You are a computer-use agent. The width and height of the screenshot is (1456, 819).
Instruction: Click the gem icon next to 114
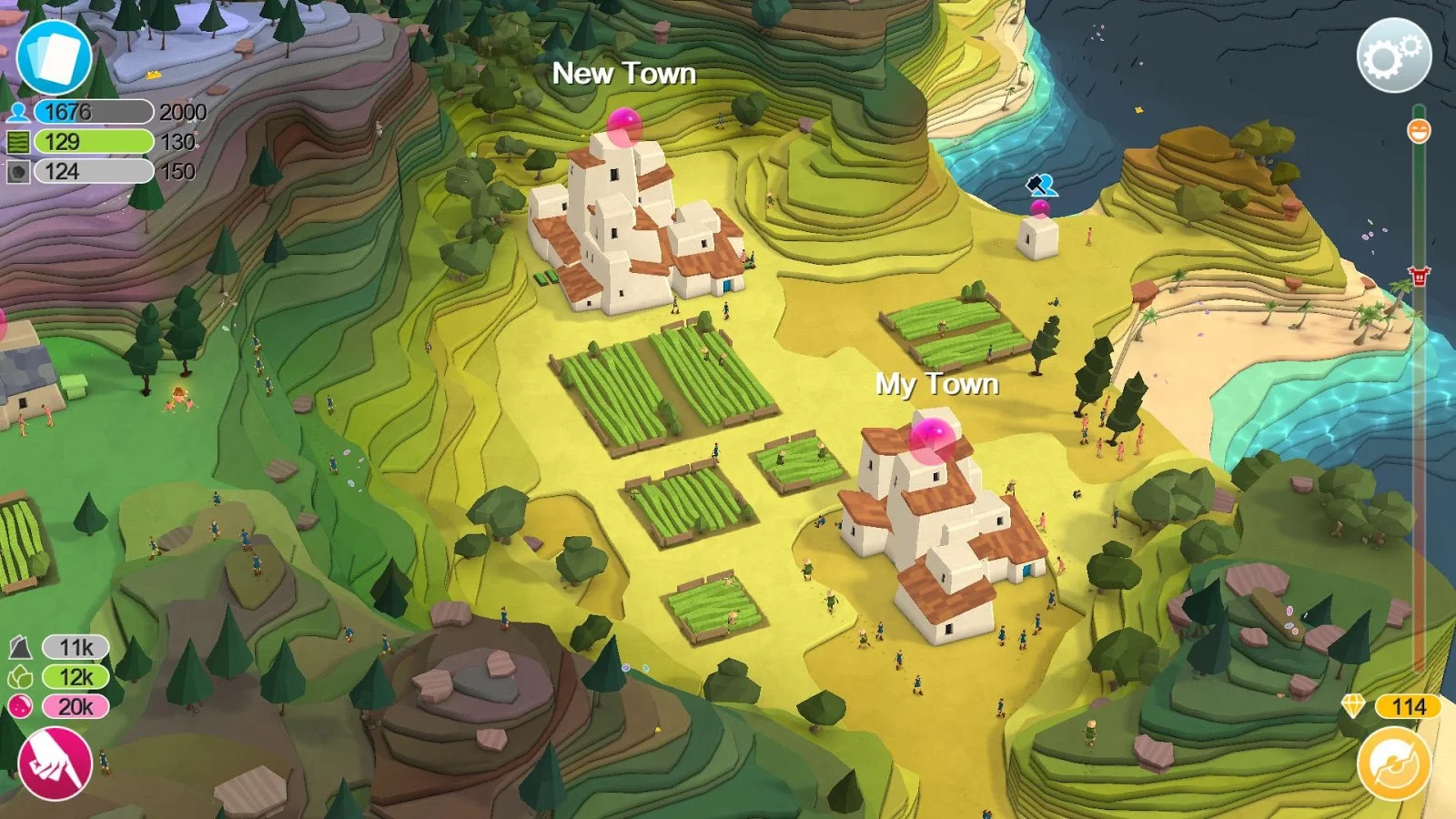(1355, 704)
